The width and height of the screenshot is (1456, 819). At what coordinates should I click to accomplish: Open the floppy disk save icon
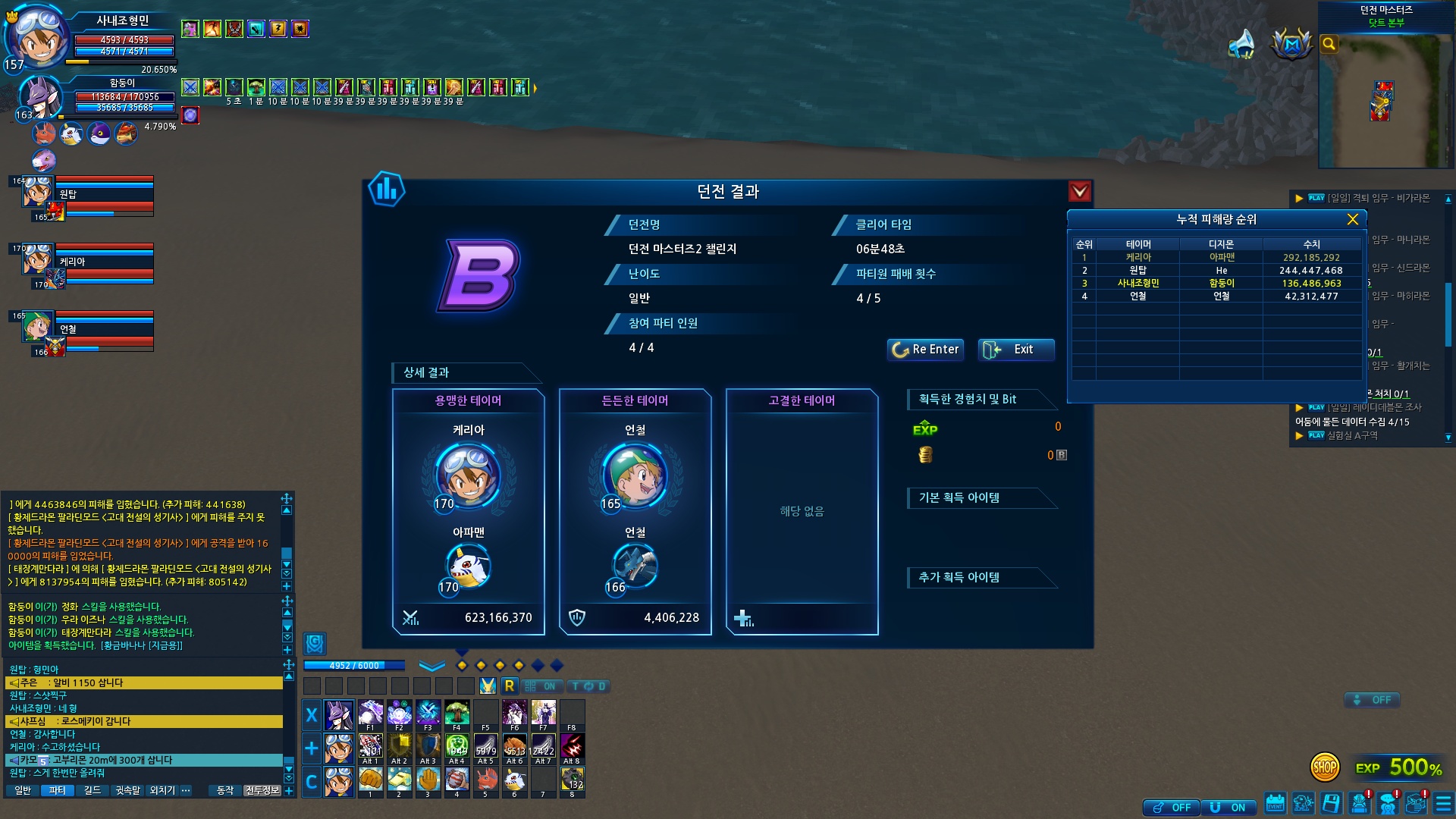[1331, 803]
